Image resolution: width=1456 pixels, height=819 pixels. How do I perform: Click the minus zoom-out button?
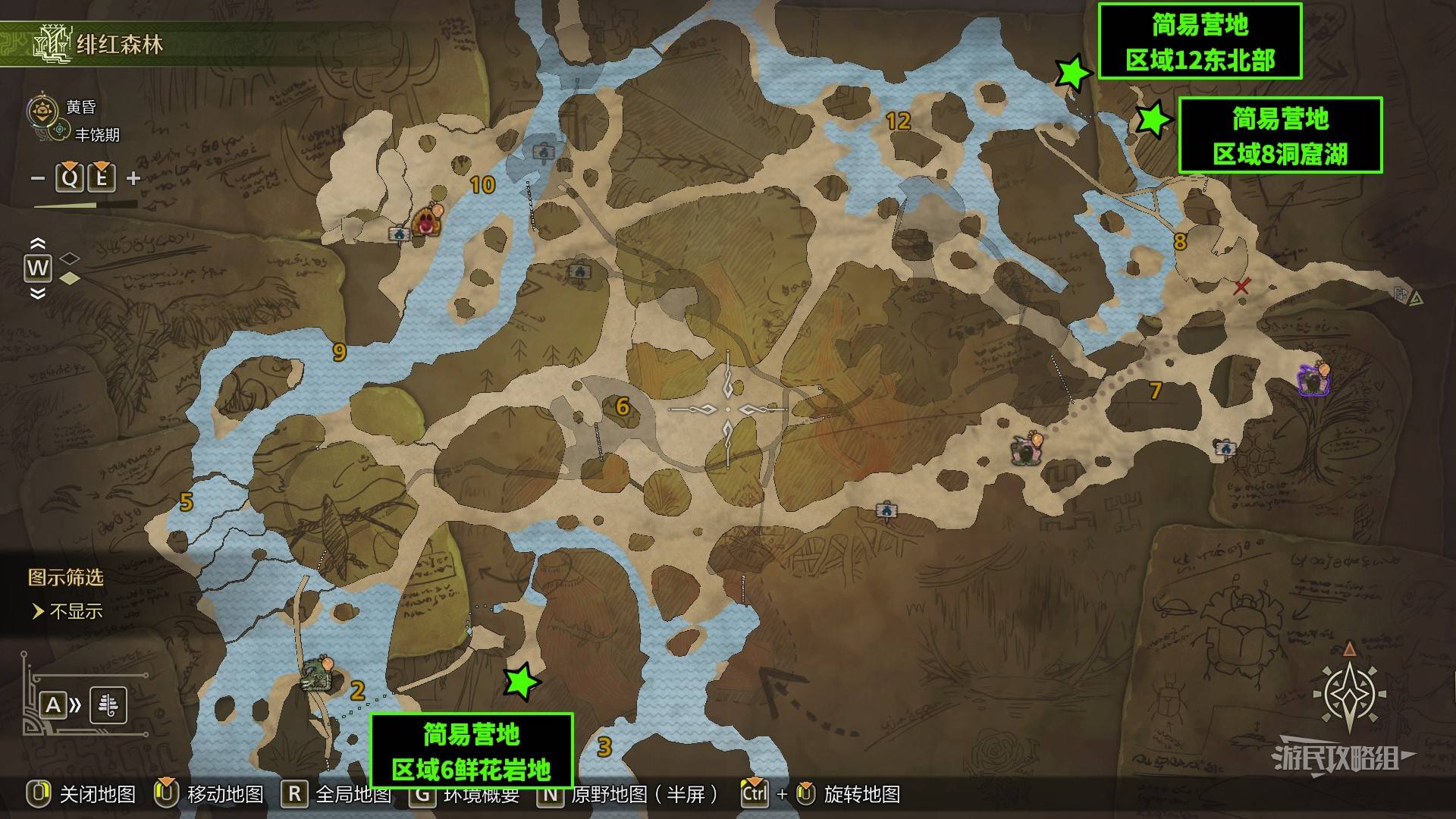click(38, 179)
